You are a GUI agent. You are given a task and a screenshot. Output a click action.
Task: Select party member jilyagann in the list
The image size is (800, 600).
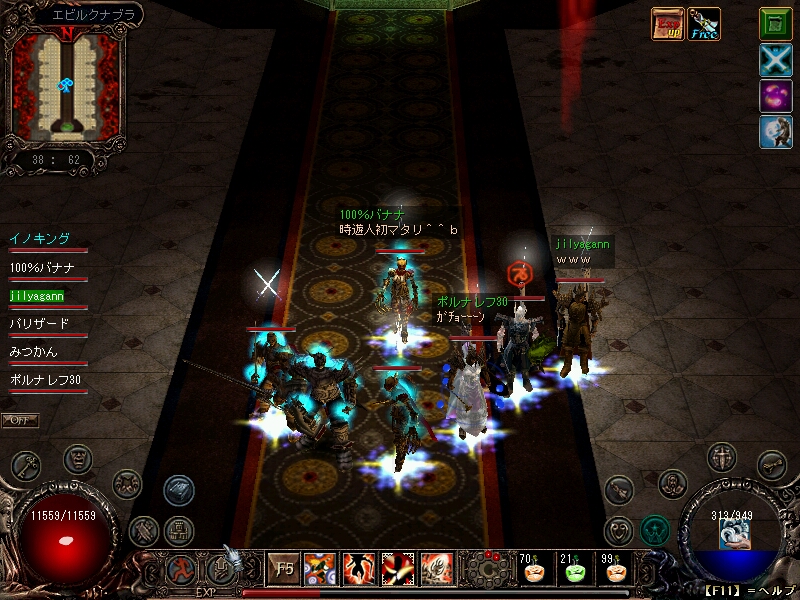click(x=37, y=296)
